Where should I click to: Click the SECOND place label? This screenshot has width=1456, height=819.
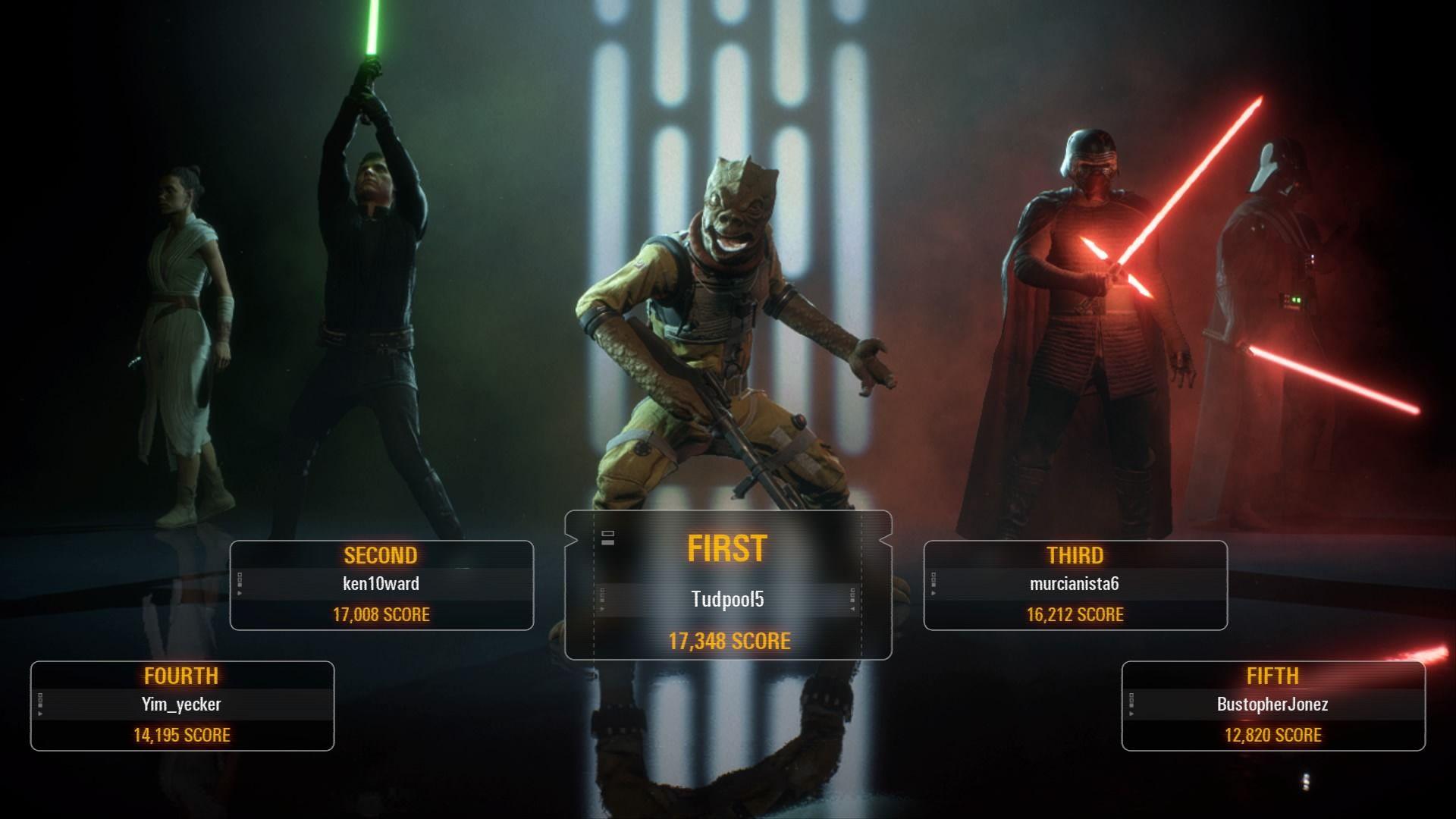click(379, 555)
